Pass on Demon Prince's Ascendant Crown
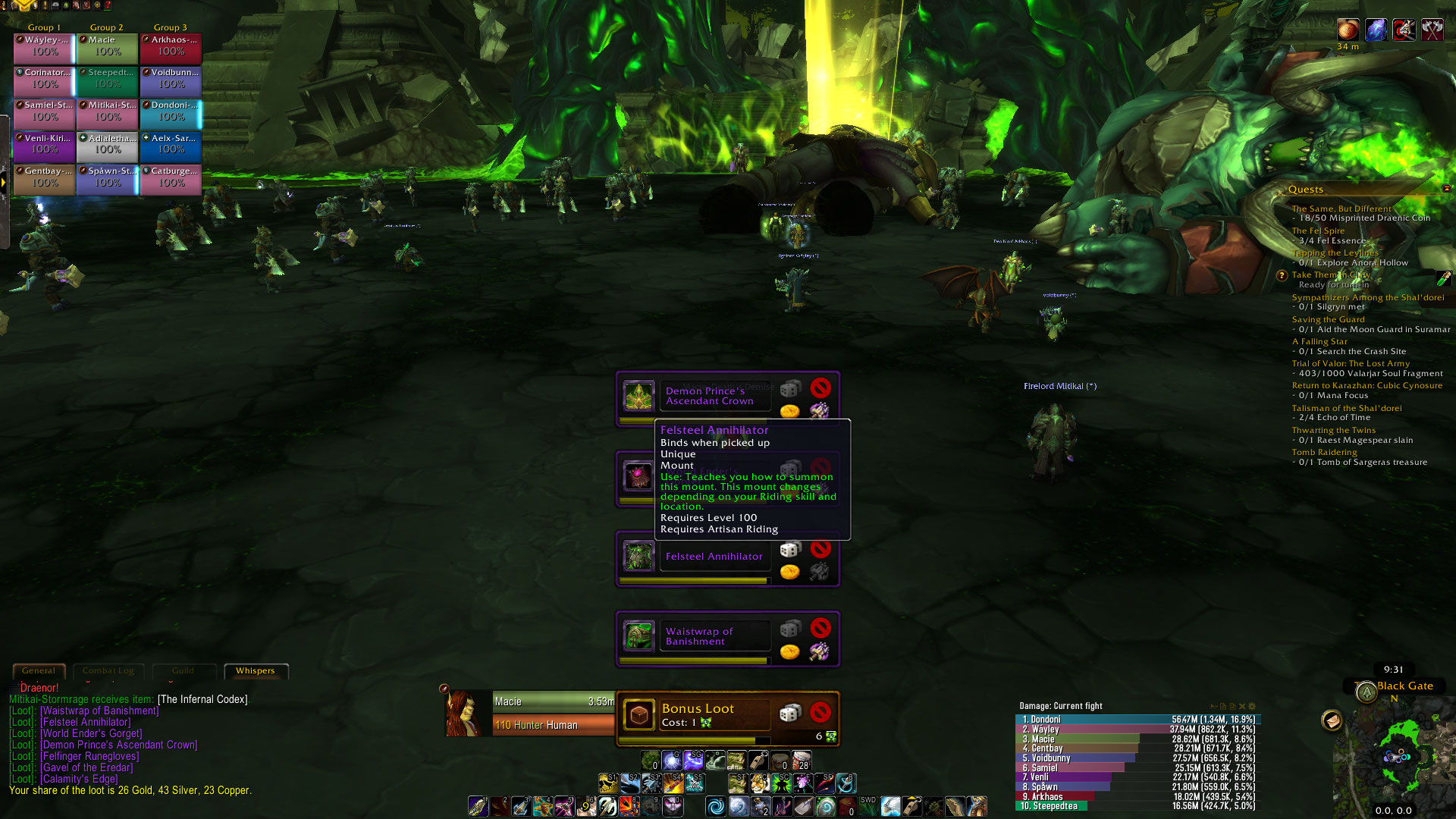This screenshot has height=819, width=1456. 820,388
